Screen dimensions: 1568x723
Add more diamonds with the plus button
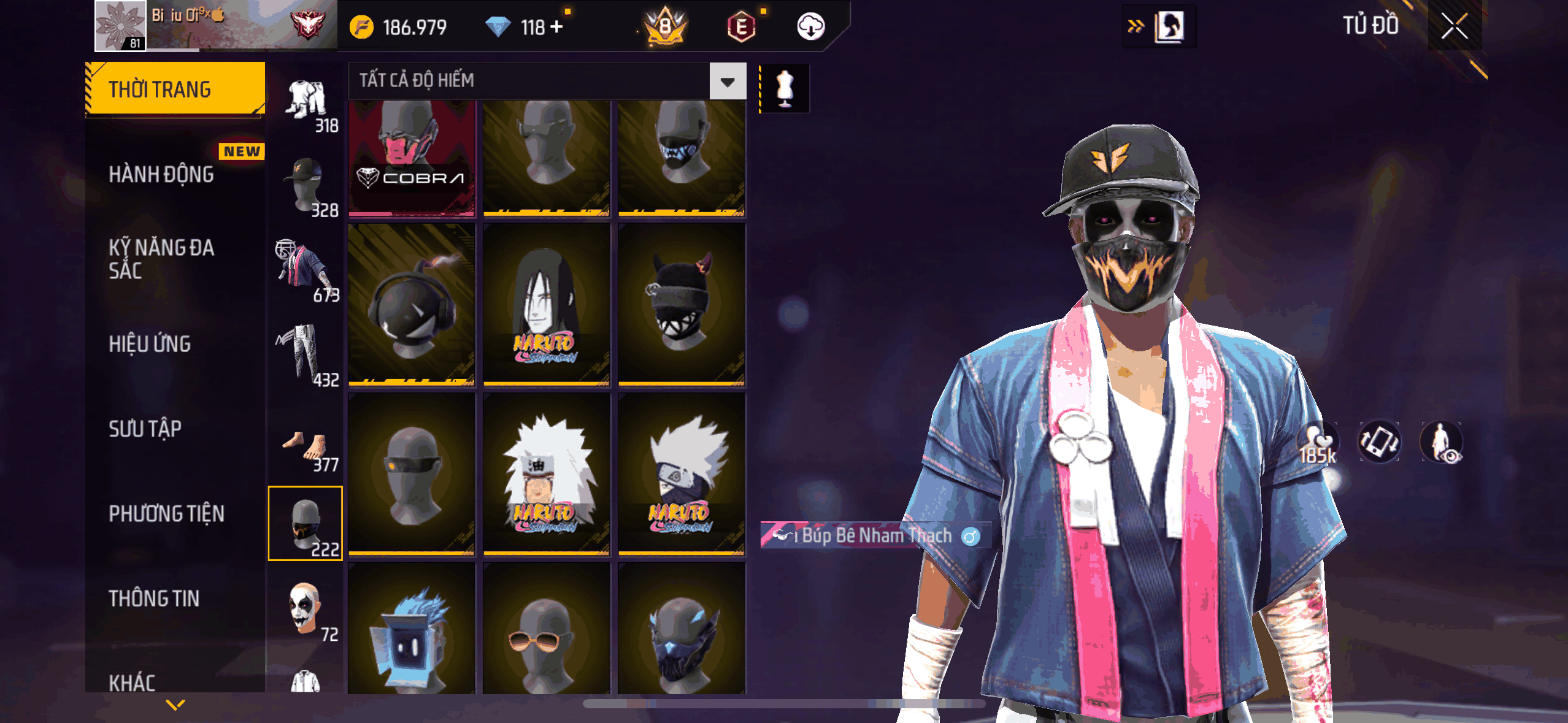[556, 27]
